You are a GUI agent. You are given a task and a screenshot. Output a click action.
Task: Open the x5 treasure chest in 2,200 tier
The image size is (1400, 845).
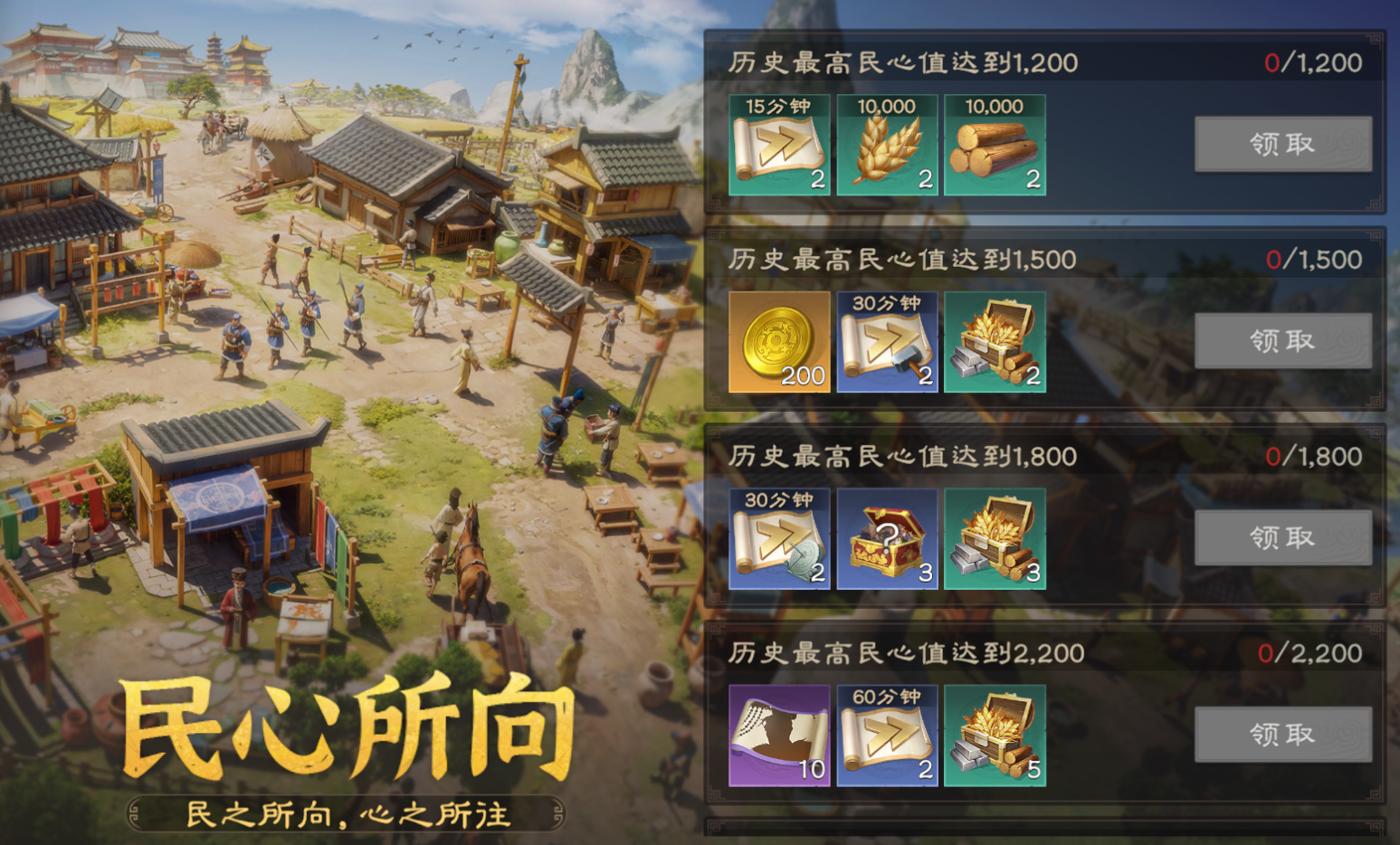(995, 735)
